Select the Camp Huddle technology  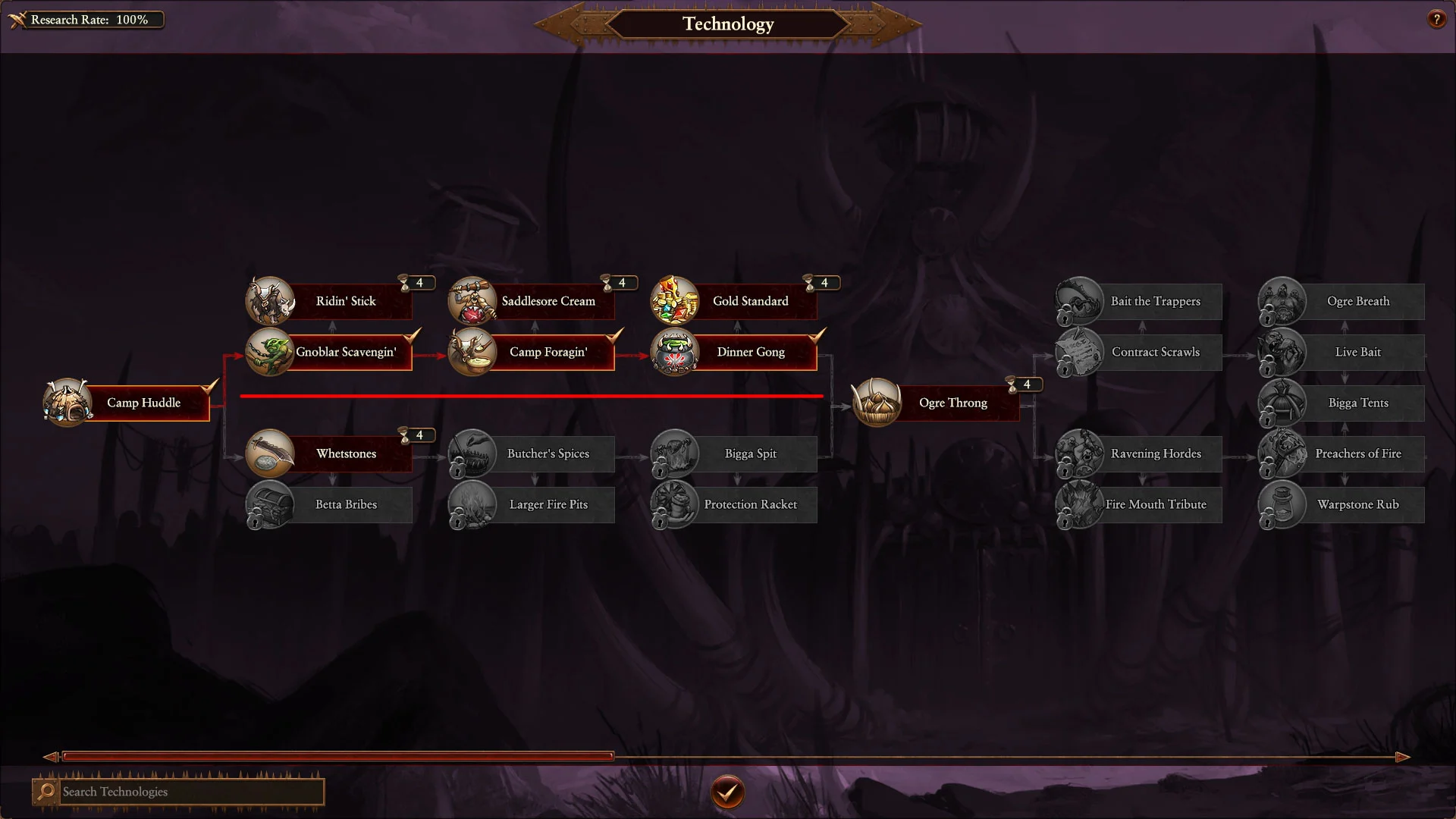[143, 403]
